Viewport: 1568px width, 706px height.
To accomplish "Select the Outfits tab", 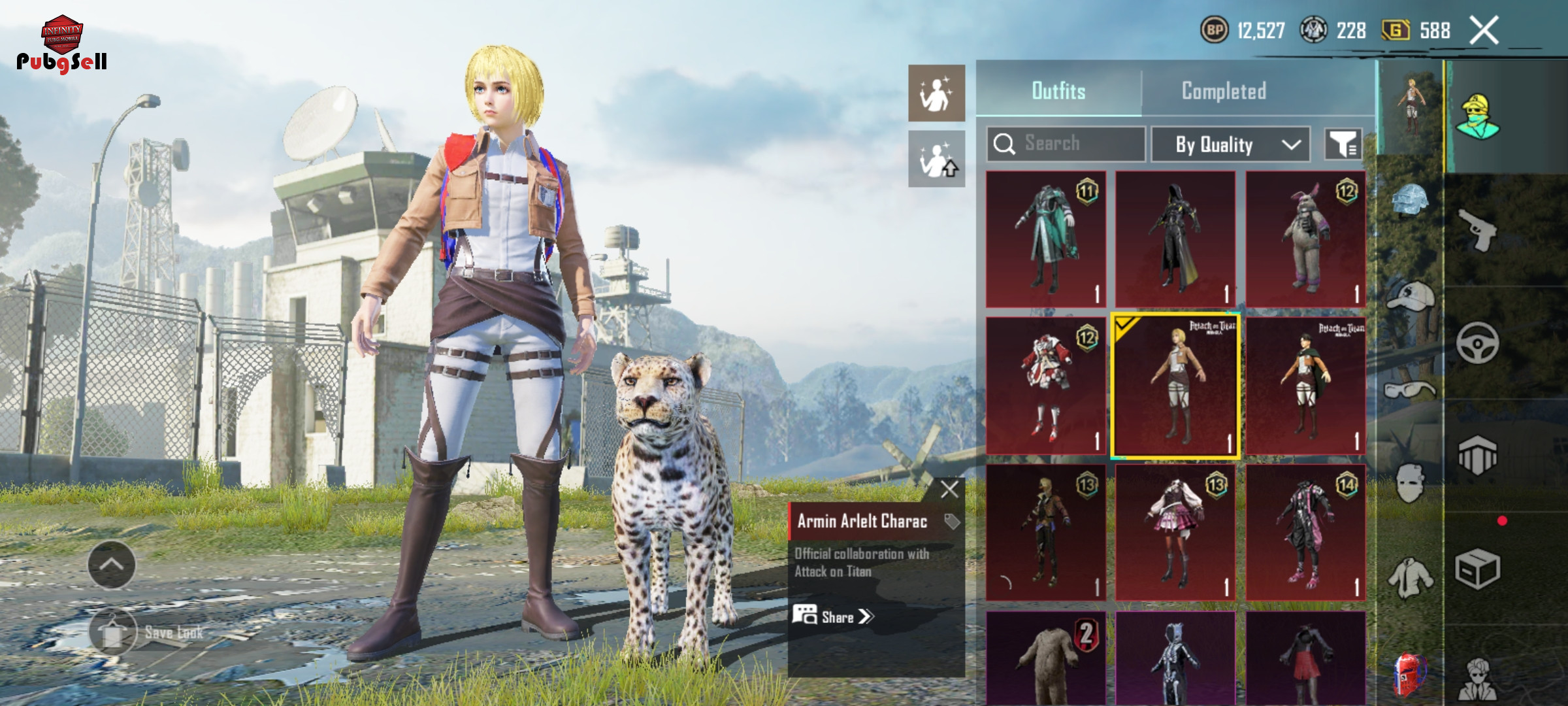I will 1058,91.
